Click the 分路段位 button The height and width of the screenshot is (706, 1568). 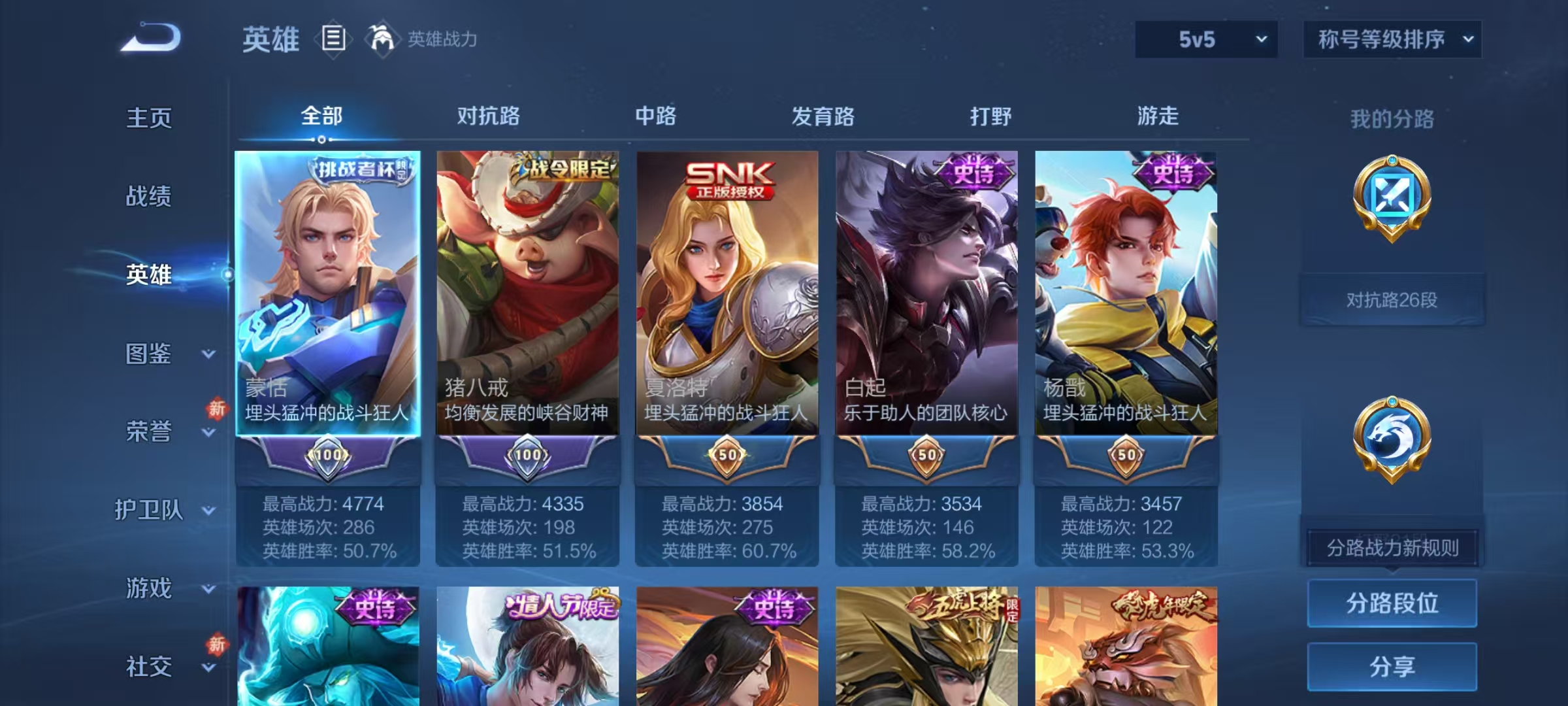[1393, 603]
